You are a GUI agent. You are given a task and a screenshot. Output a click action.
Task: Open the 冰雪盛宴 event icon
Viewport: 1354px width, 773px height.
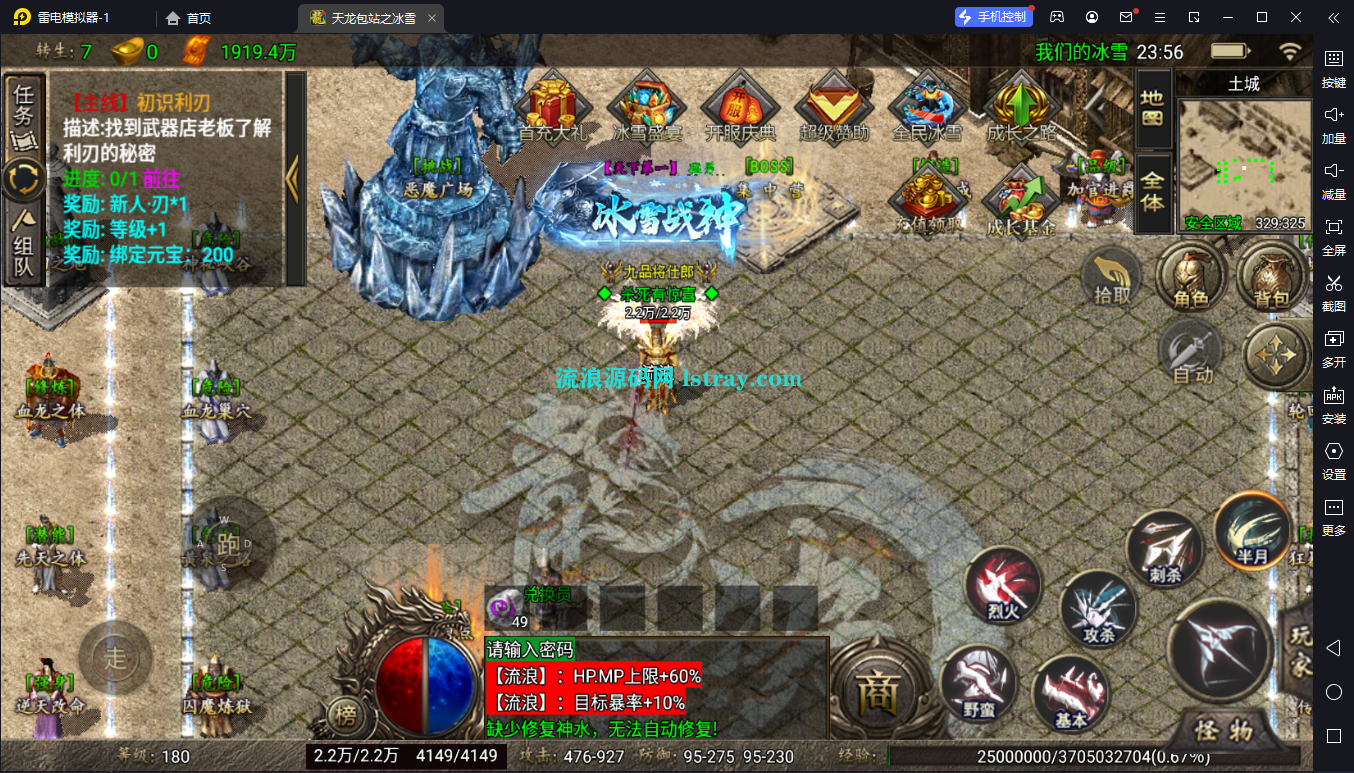pyautogui.click(x=646, y=105)
